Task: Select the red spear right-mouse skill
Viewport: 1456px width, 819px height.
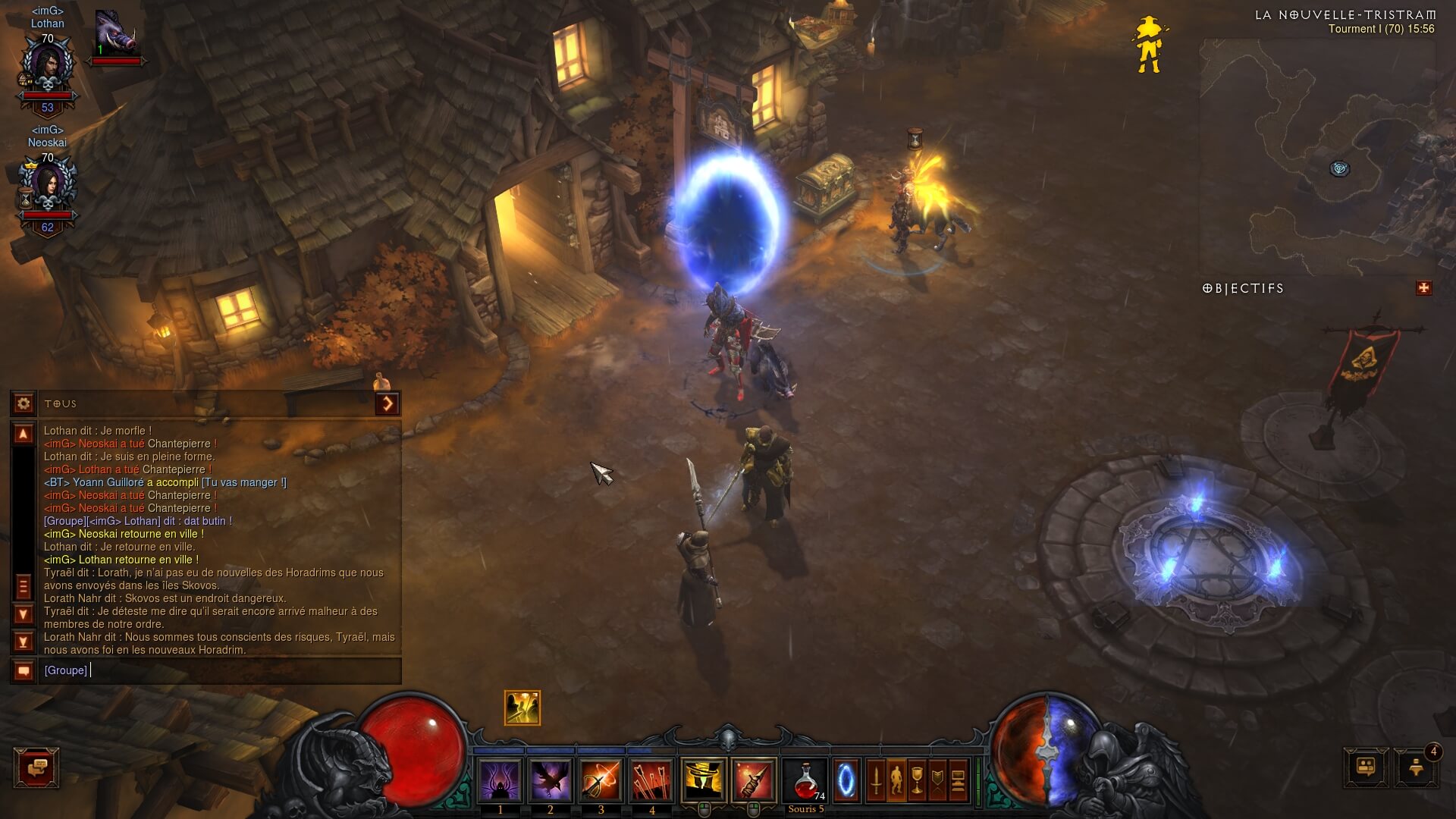Action: coord(754,780)
